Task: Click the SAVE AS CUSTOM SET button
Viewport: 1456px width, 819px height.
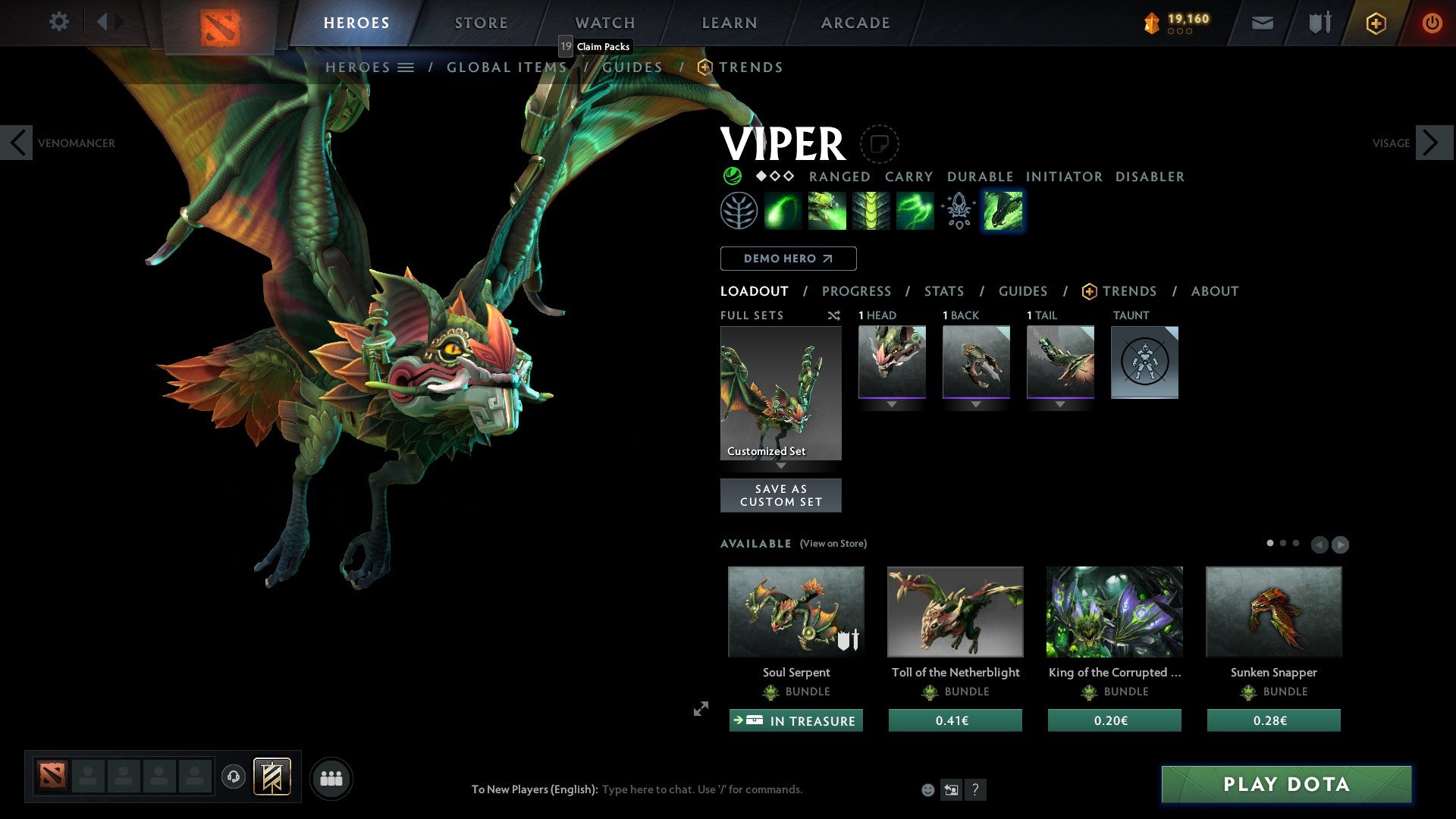Action: 780,494
